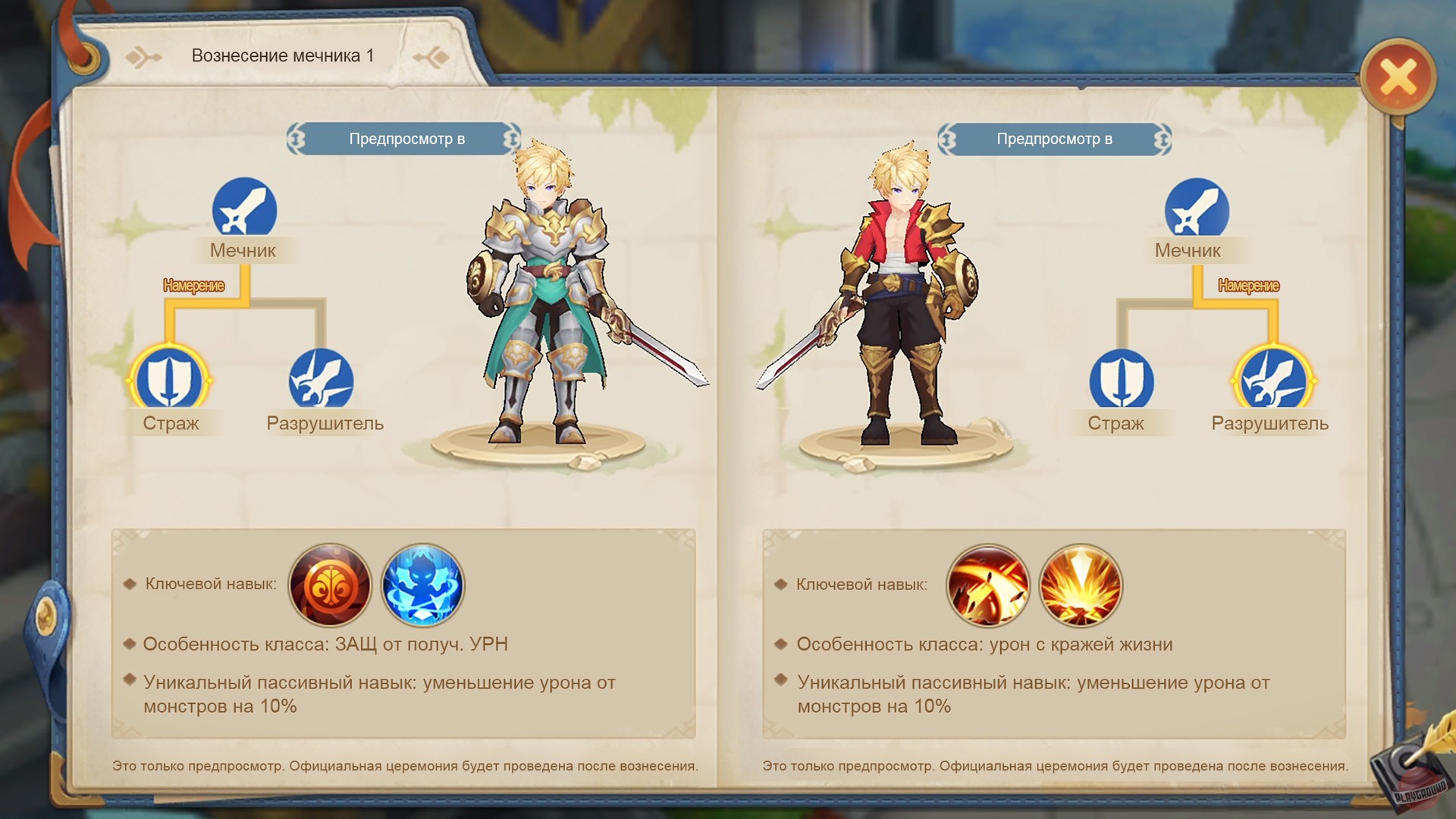Click the blue spirit skill icon on left panel
The image size is (1456, 819).
(x=423, y=585)
